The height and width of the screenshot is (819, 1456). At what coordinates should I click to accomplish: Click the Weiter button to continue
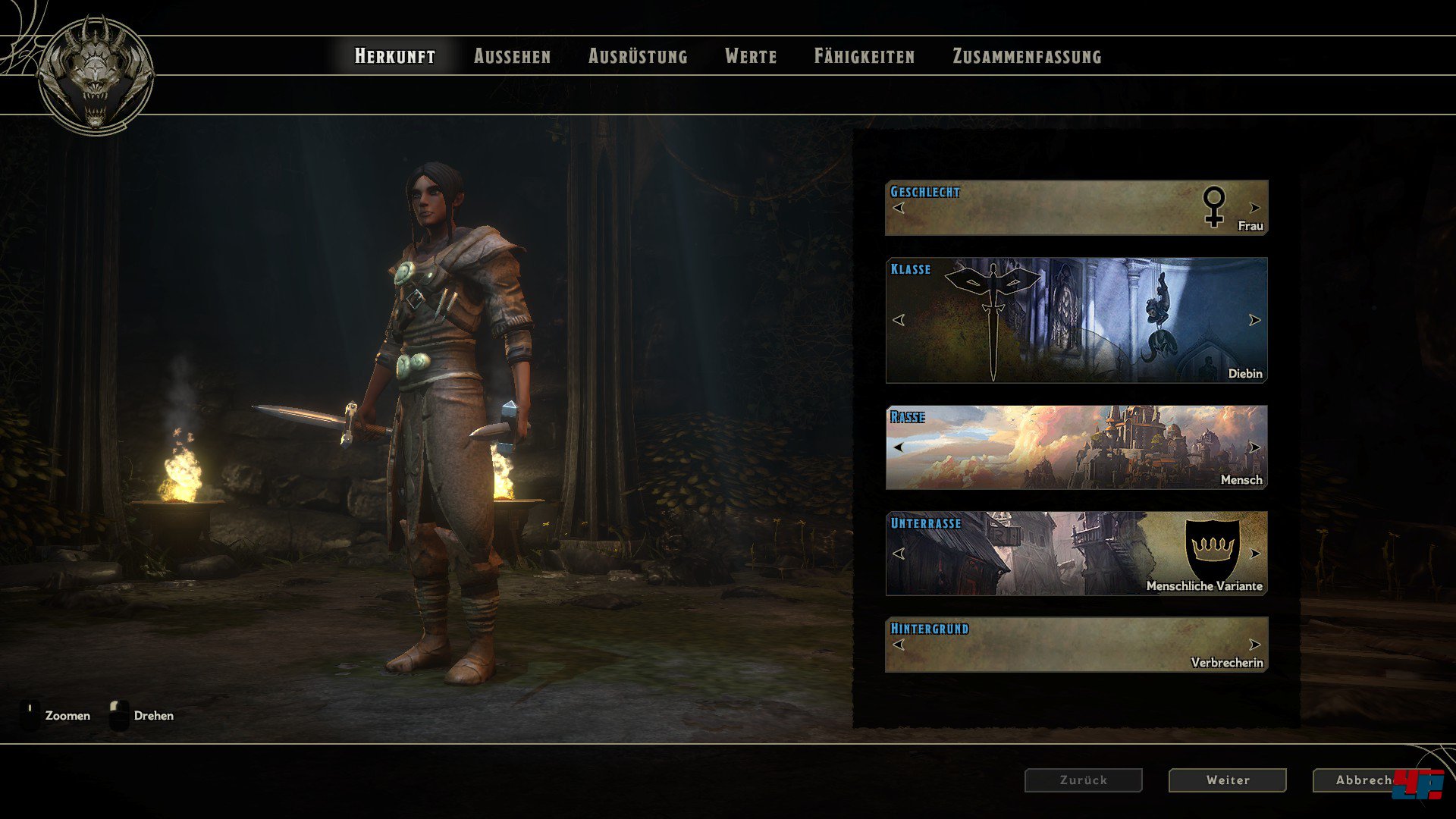[x=1227, y=780]
